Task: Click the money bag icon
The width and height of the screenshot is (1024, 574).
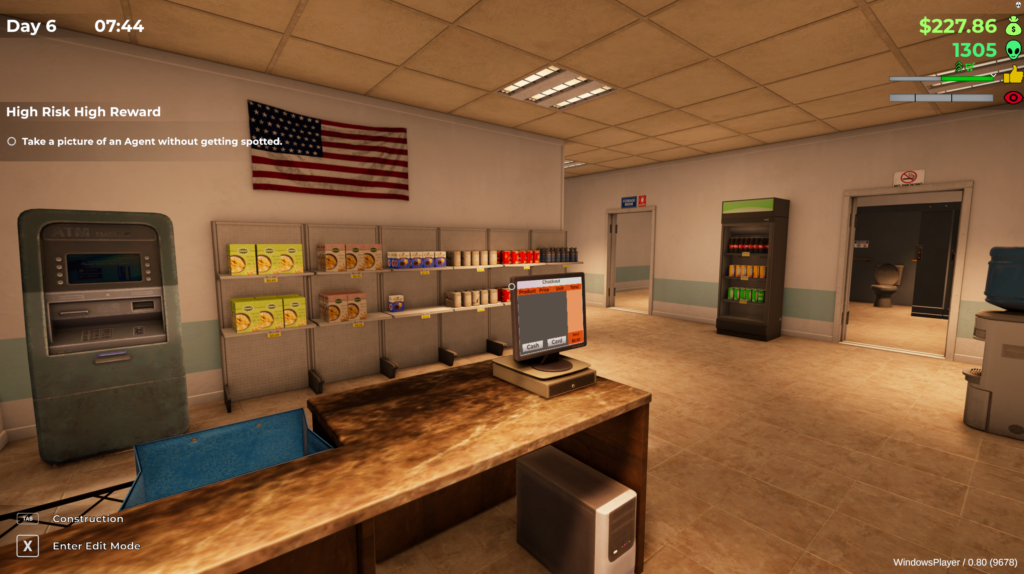Action: [x=1012, y=26]
